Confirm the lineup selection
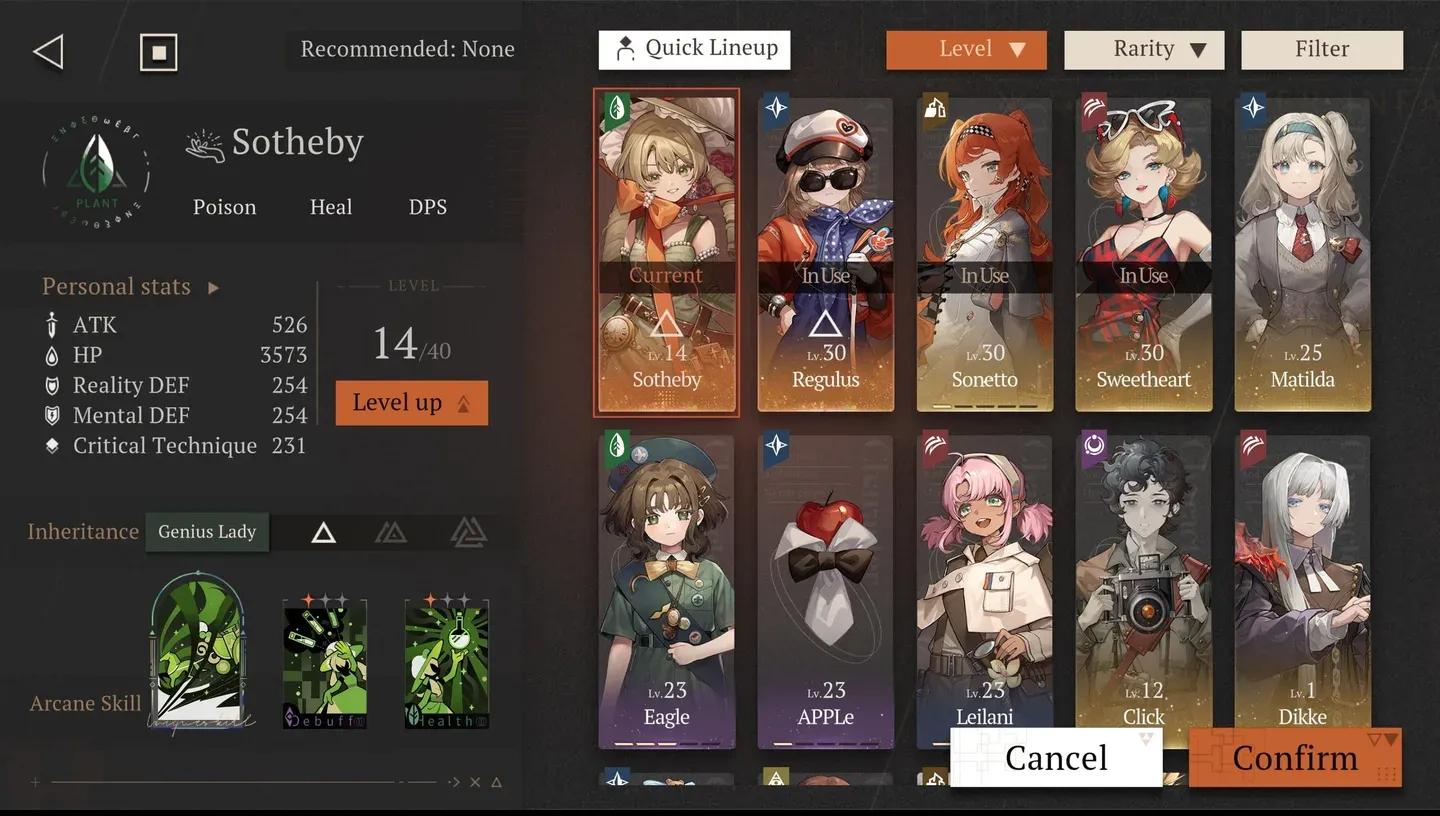 (x=1294, y=757)
